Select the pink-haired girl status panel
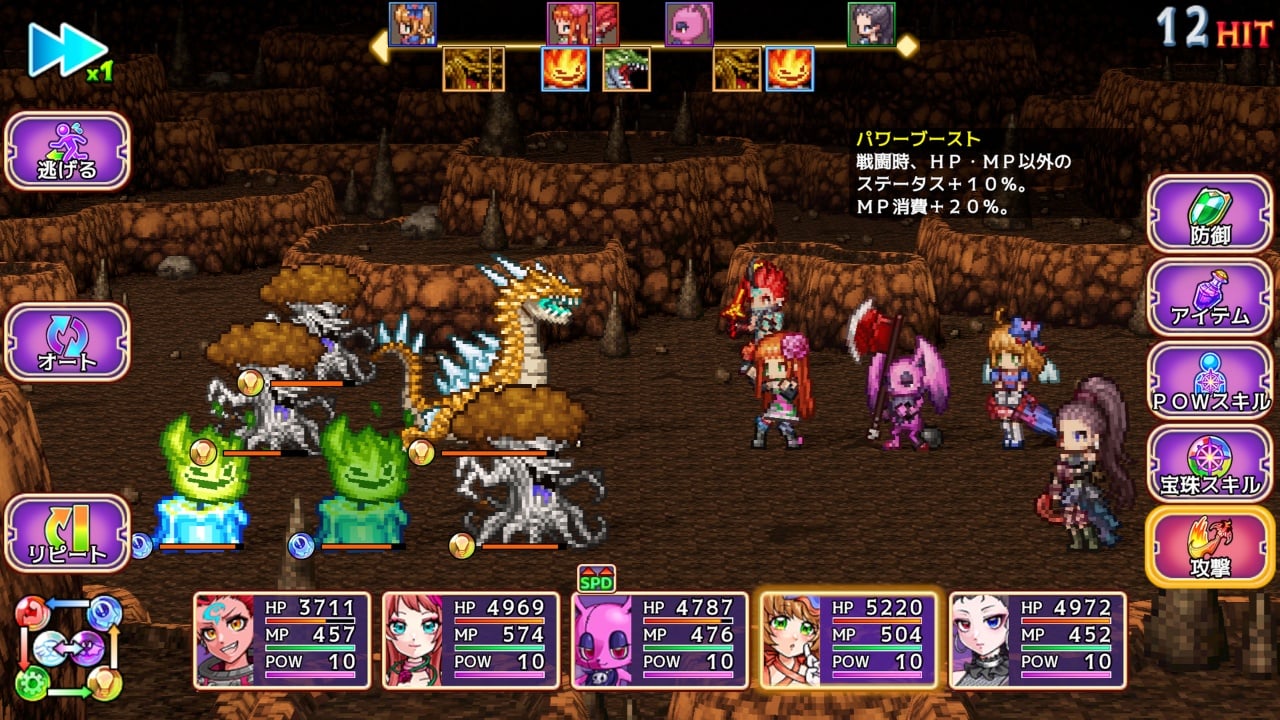Screen dimensions: 1280x720 pos(470,640)
